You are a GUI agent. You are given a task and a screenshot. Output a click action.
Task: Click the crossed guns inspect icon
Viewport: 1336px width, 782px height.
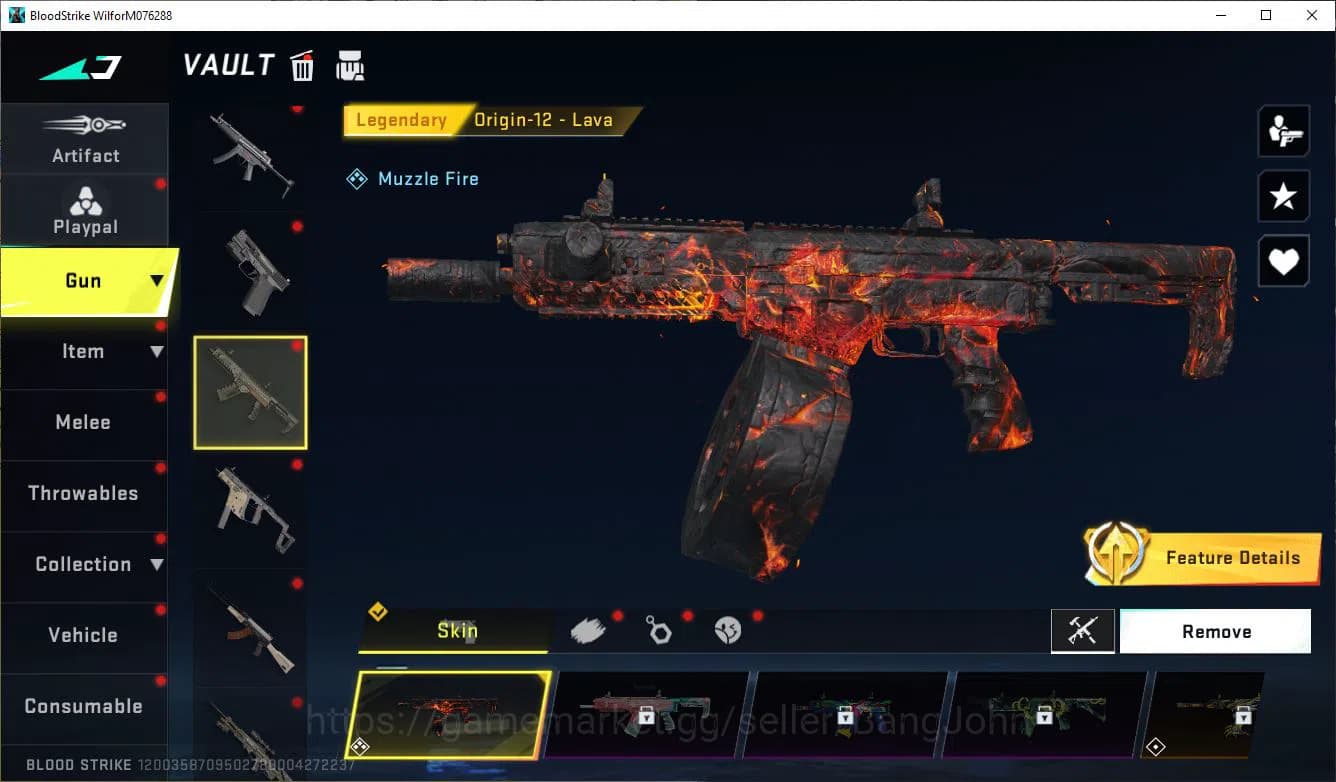click(x=1083, y=631)
